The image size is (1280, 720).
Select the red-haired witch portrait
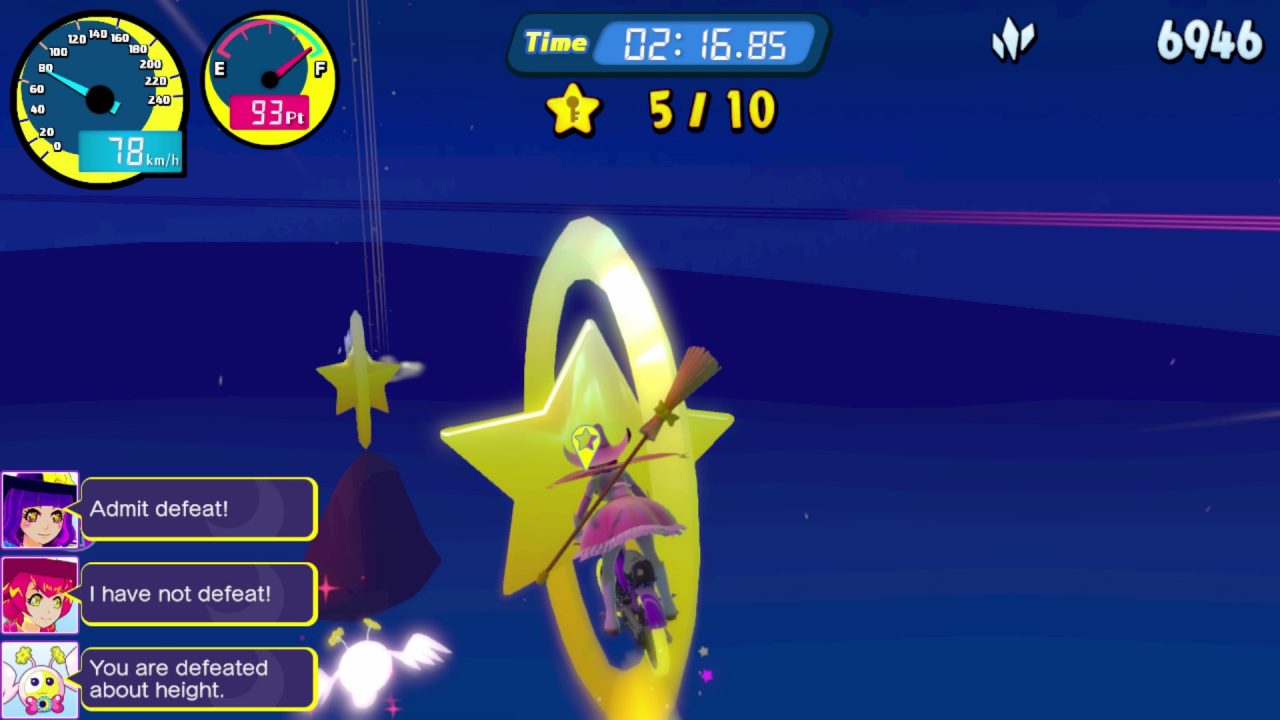(x=40, y=595)
